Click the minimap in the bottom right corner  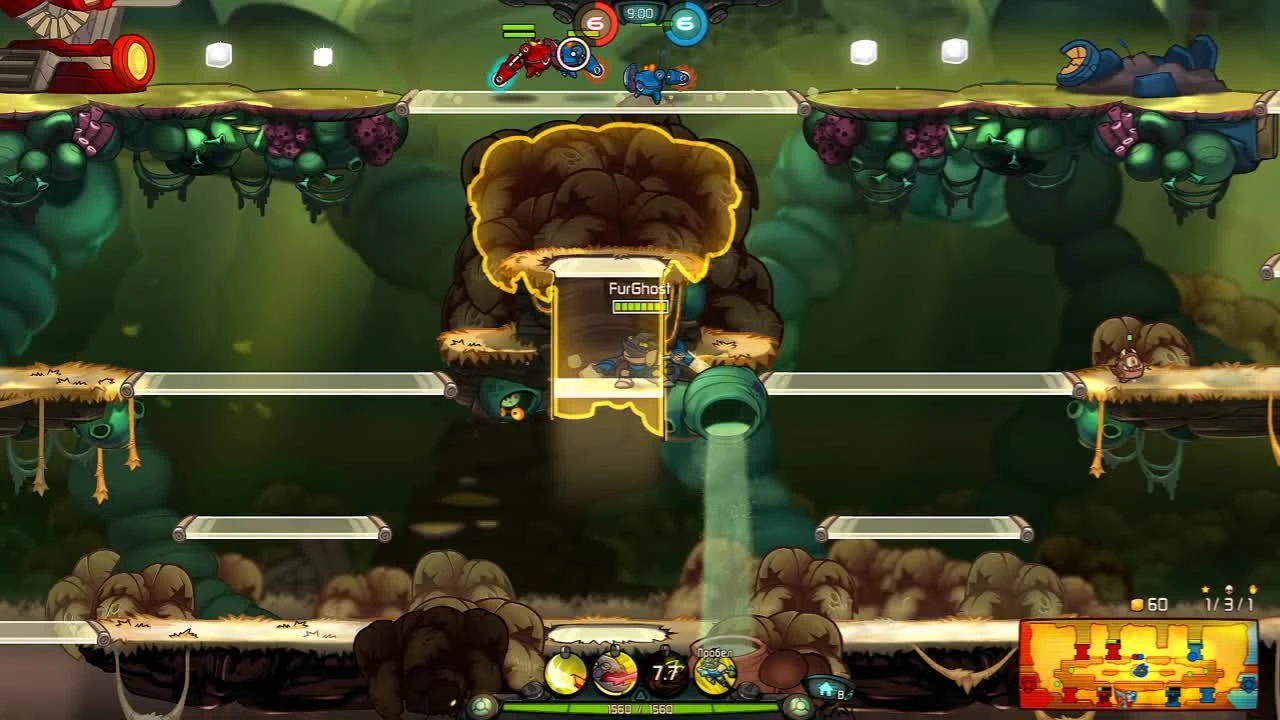pos(1140,665)
